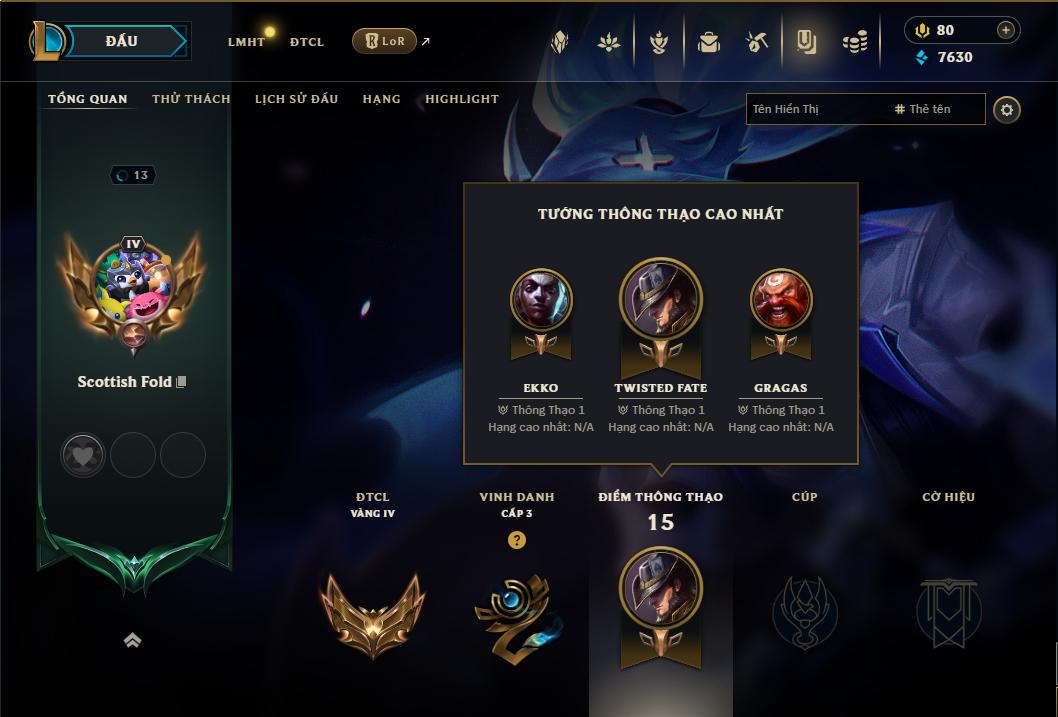Expand the banner's double-arrow toggle
The image size is (1058, 717).
point(132,641)
